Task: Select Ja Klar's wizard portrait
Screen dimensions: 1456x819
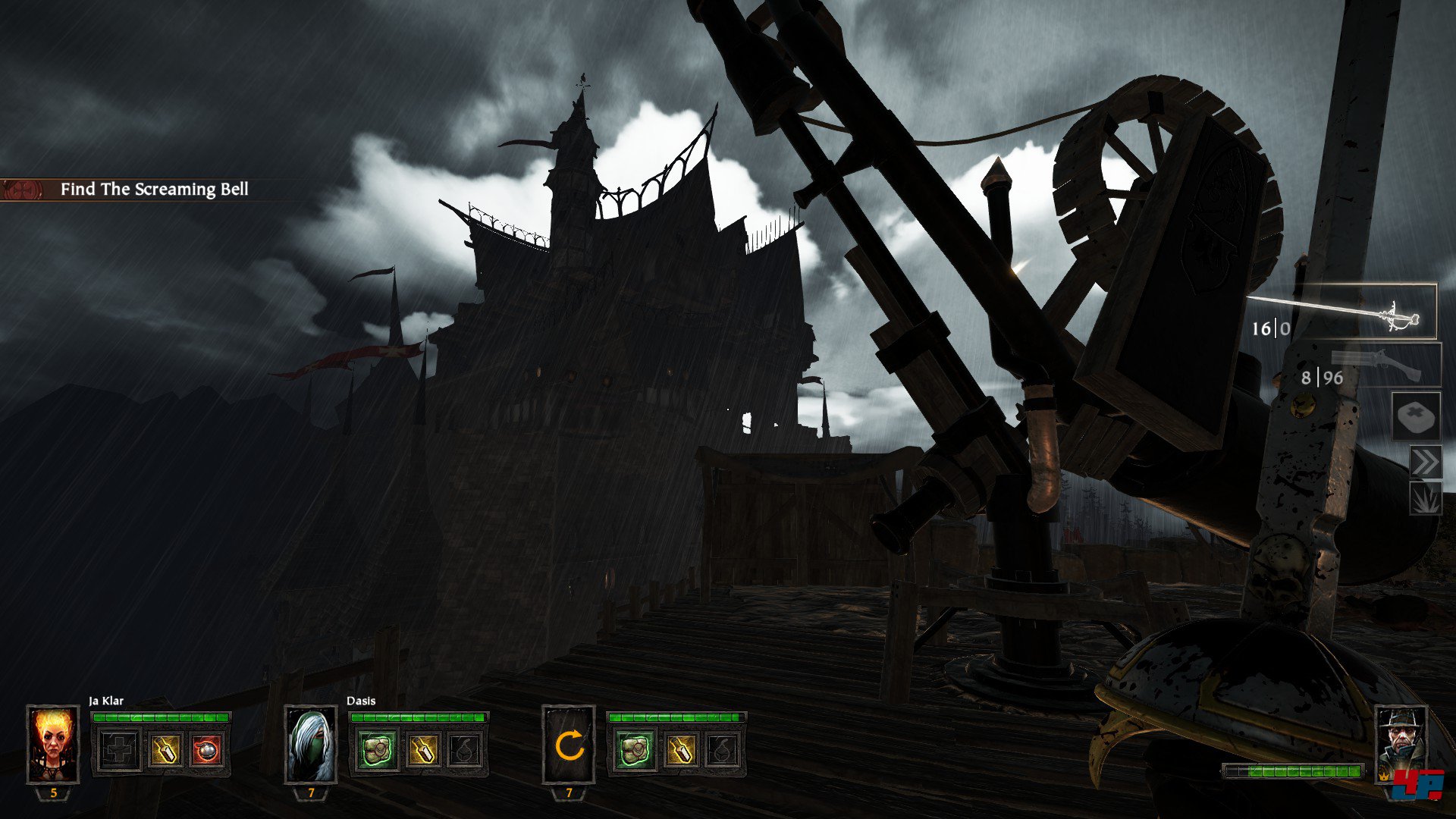Action: [53, 744]
